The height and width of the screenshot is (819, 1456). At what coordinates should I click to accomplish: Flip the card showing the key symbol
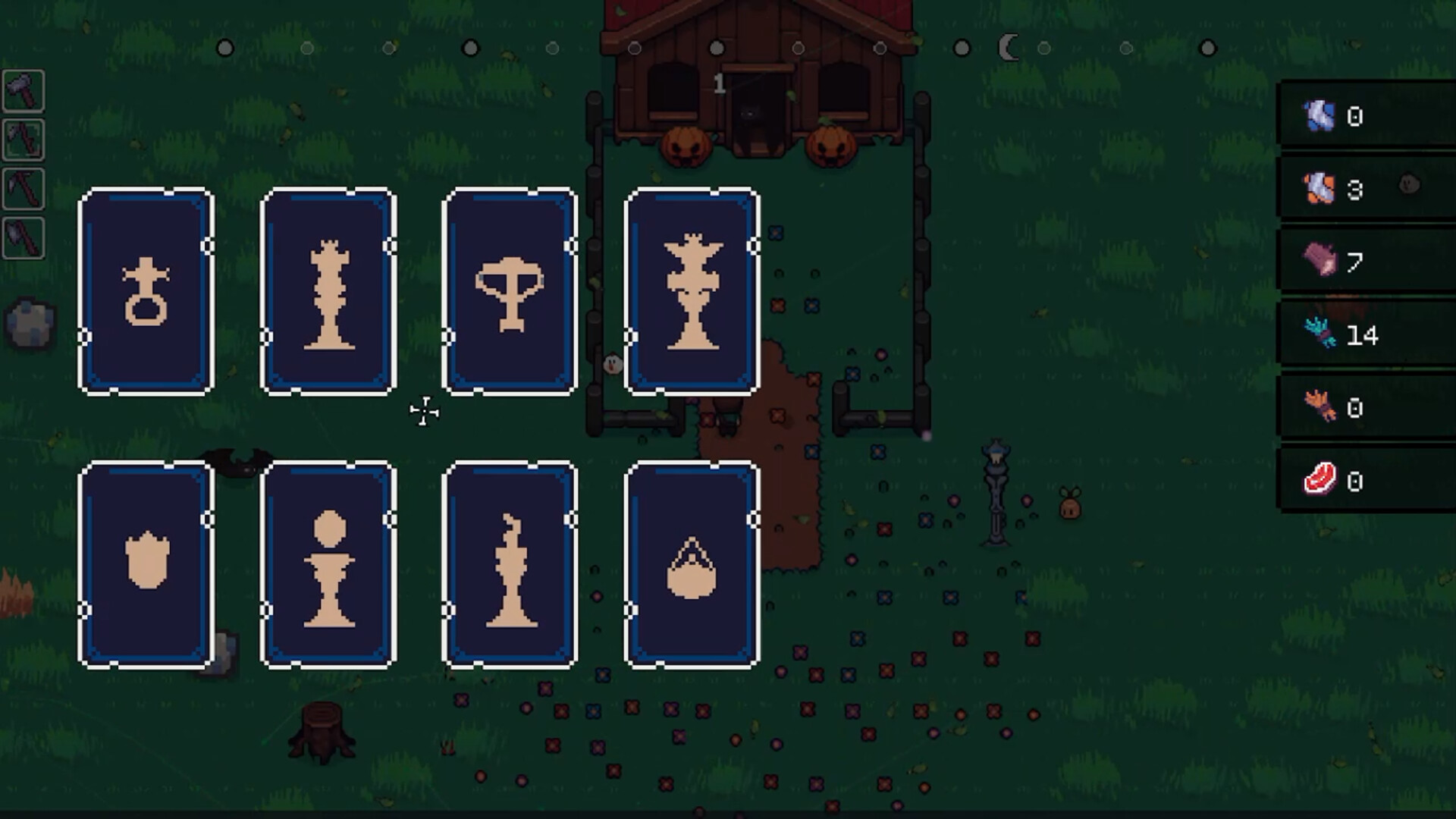click(x=146, y=289)
